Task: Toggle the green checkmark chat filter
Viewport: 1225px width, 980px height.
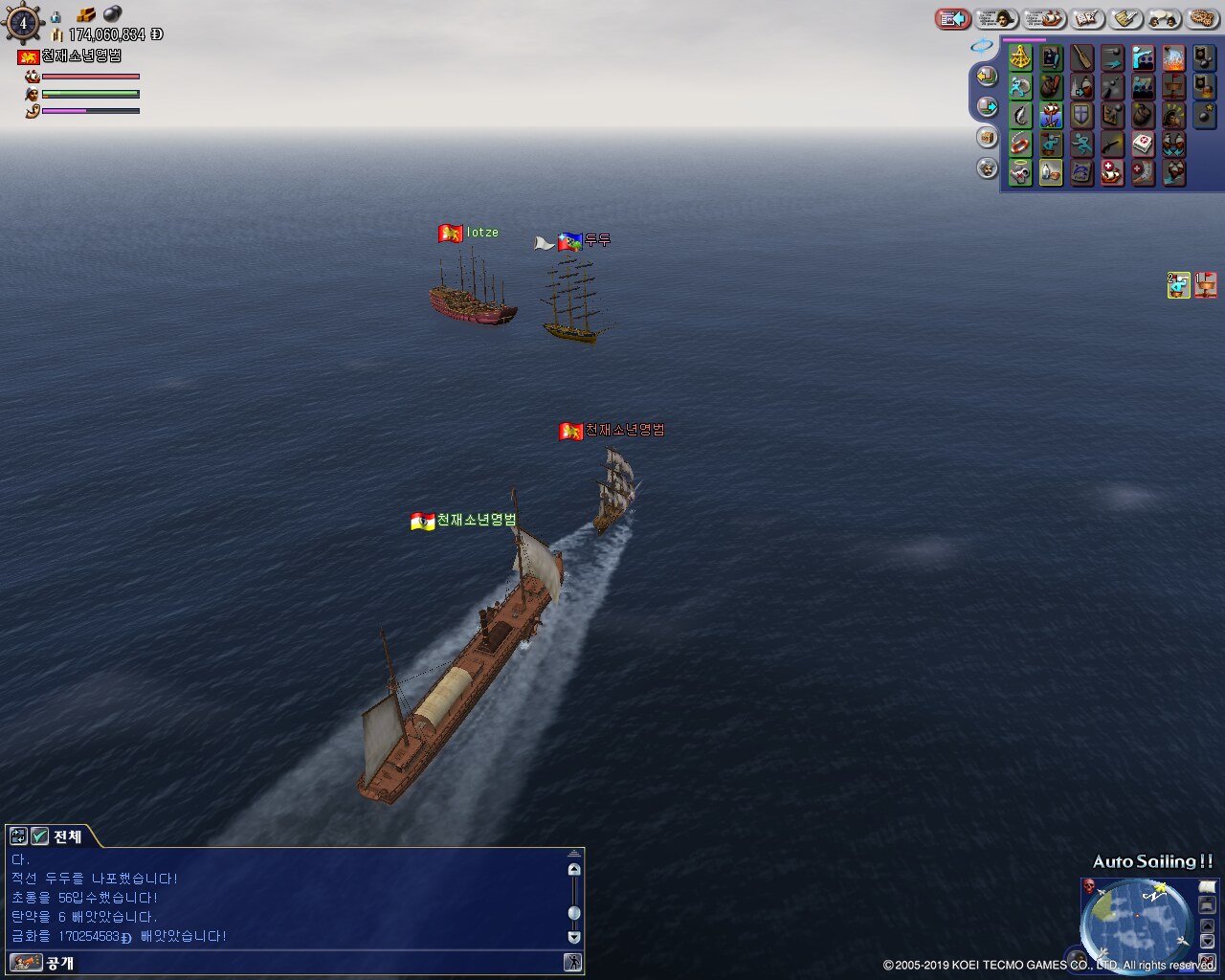Action: [39, 836]
